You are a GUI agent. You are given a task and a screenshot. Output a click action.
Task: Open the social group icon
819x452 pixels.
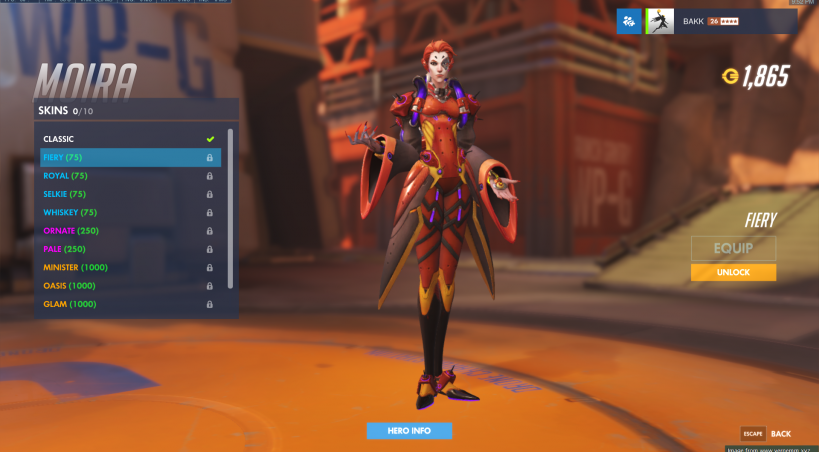(x=629, y=21)
